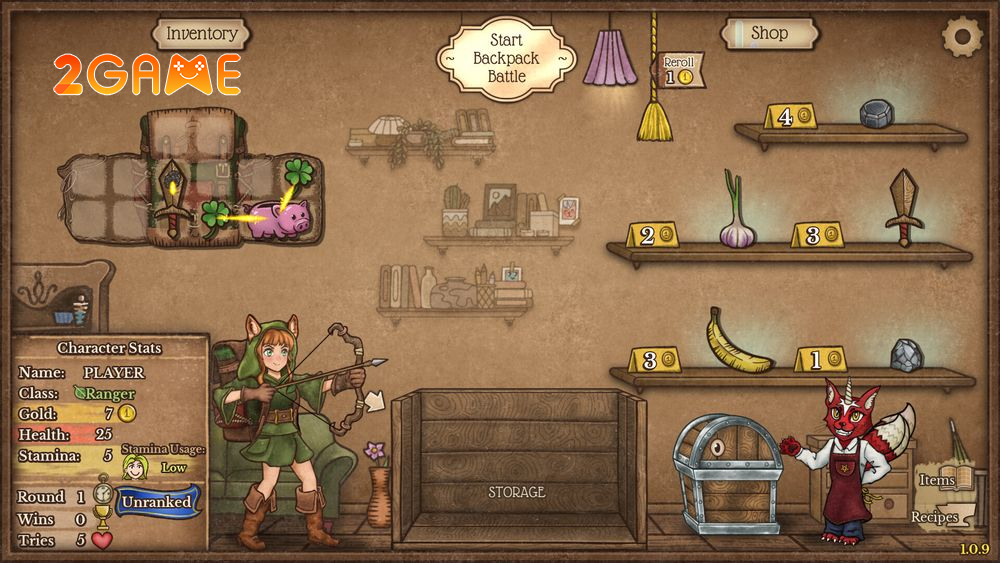Open the settings gear
Image resolution: width=1000 pixels, height=563 pixels.
pos(962,36)
